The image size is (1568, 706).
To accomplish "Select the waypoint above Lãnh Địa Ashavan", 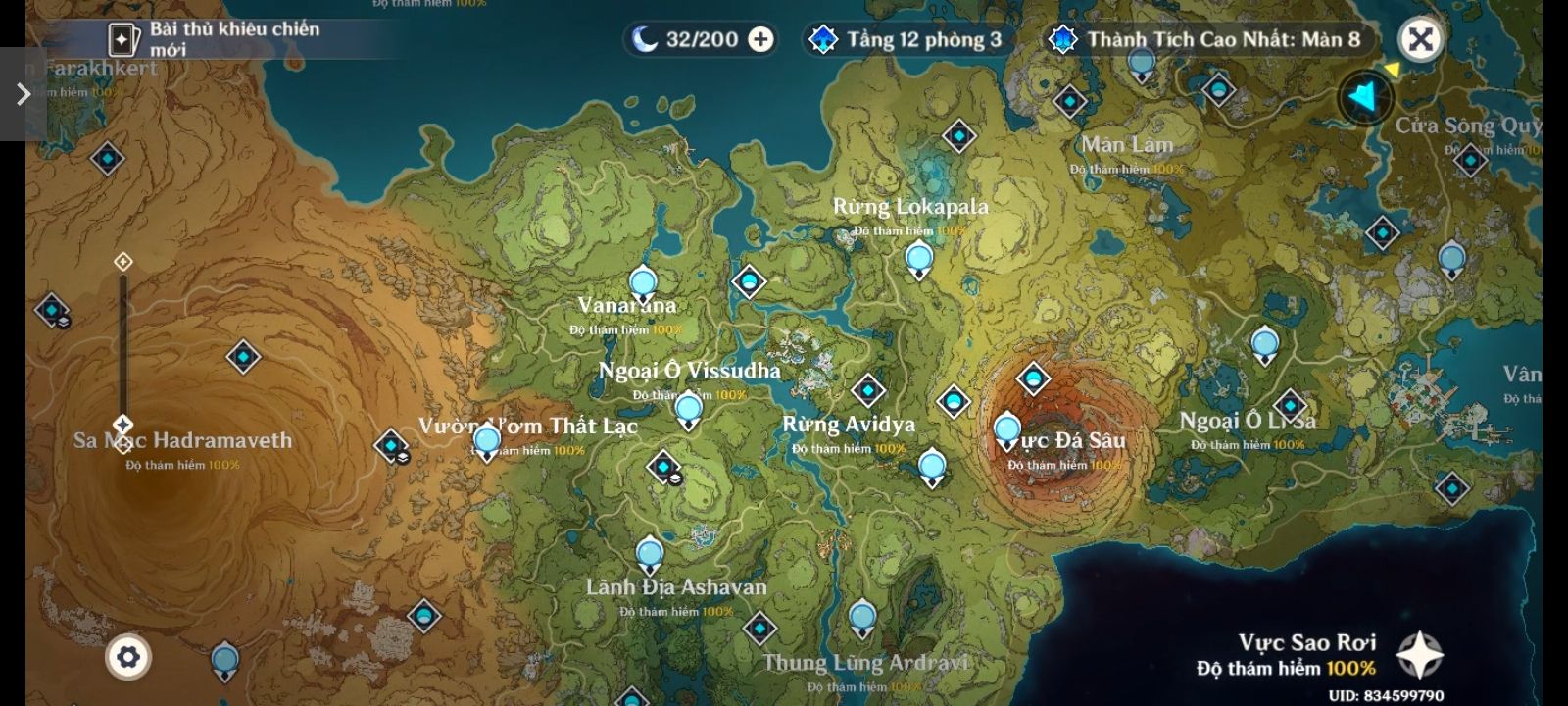I will [x=650, y=555].
